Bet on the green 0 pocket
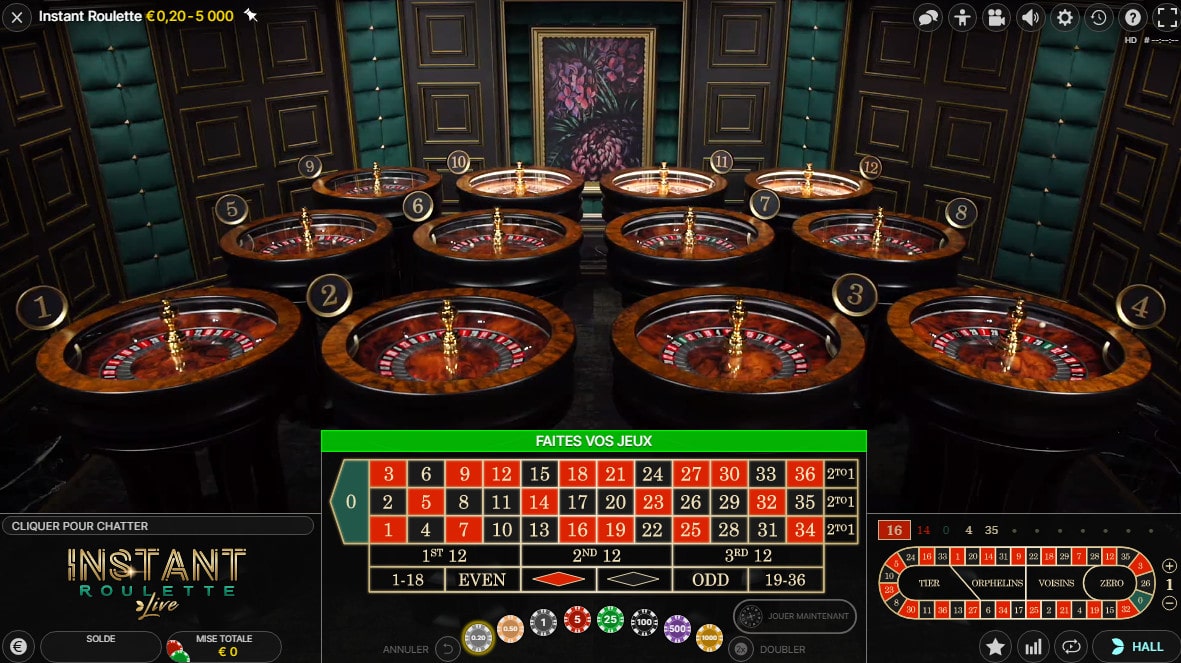Image resolution: width=1181 pixels, height=663 pixels. 349,501
